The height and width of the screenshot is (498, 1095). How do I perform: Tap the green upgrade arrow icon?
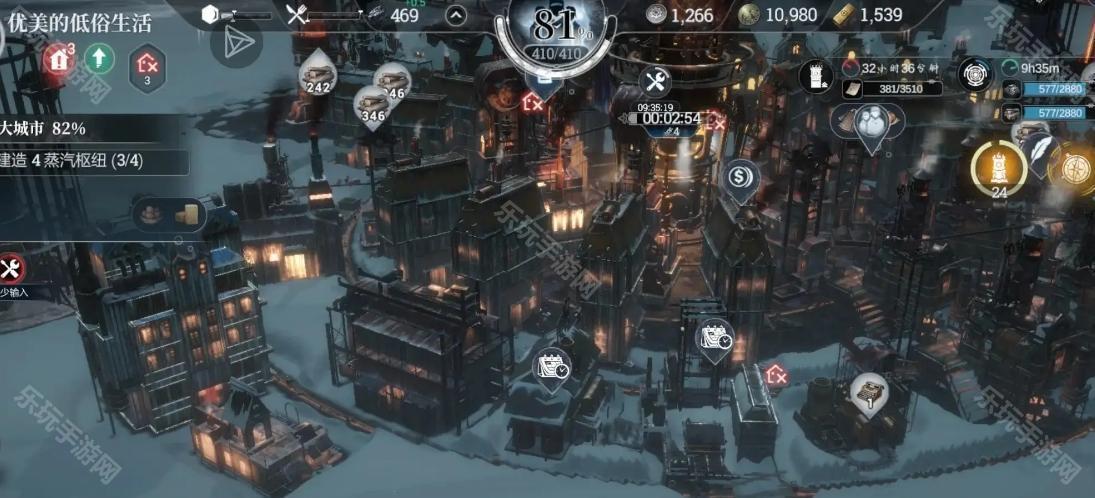[x=99, y=59]
